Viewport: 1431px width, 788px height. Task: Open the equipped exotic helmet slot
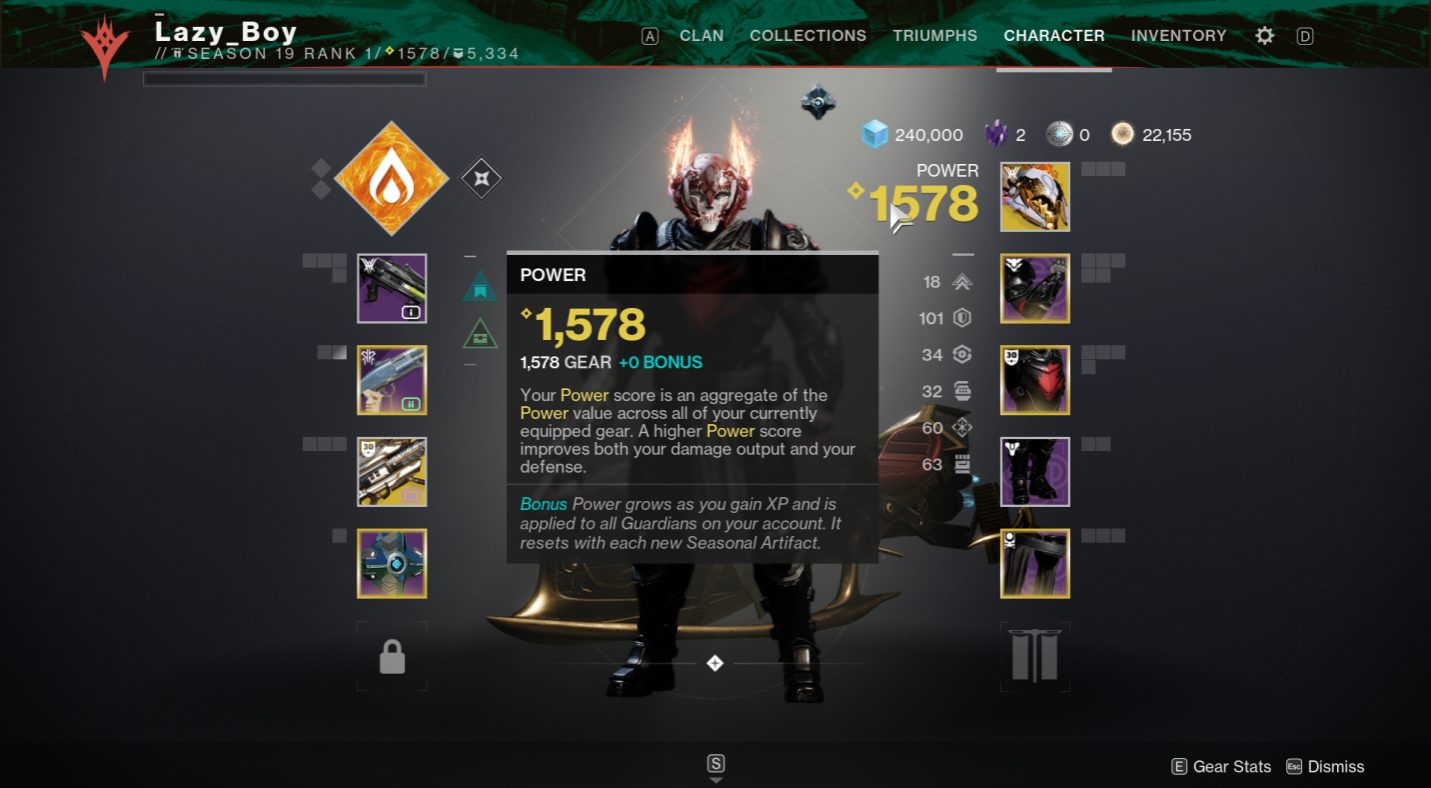pyautogui.click(x=1035, y=196)
